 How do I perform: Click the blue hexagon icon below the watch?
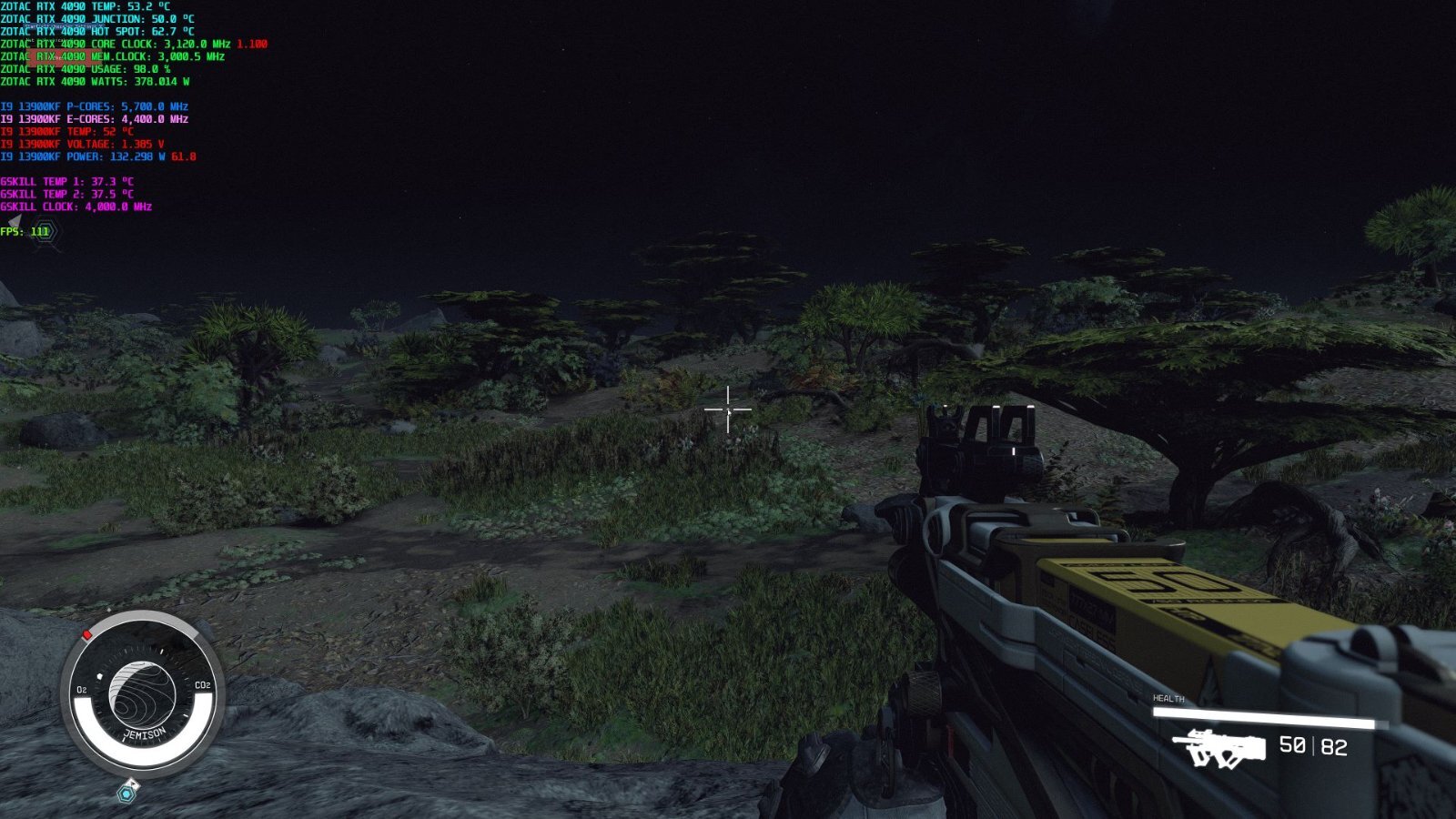[x=126, y=794]
